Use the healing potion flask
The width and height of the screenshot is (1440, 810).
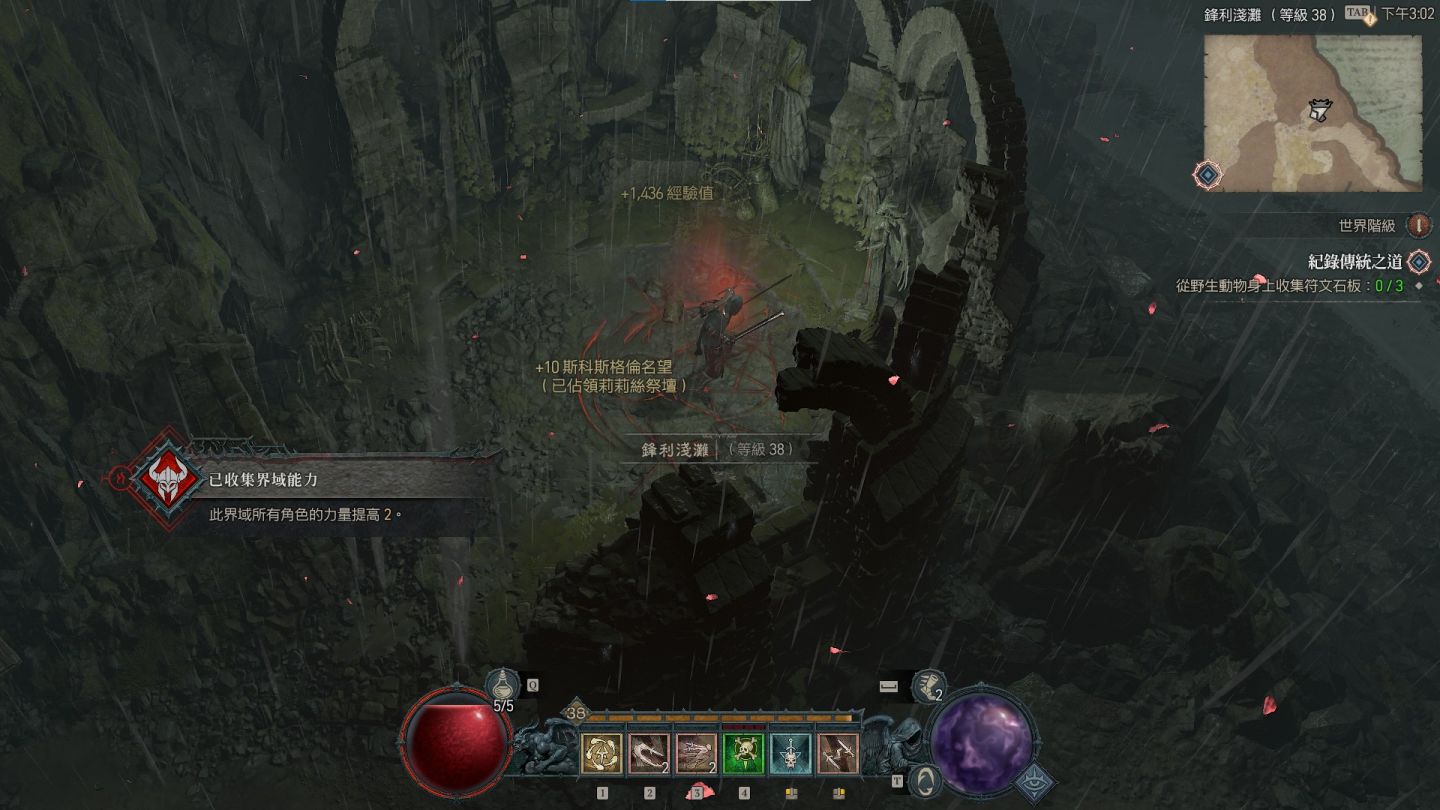(500, 685)
